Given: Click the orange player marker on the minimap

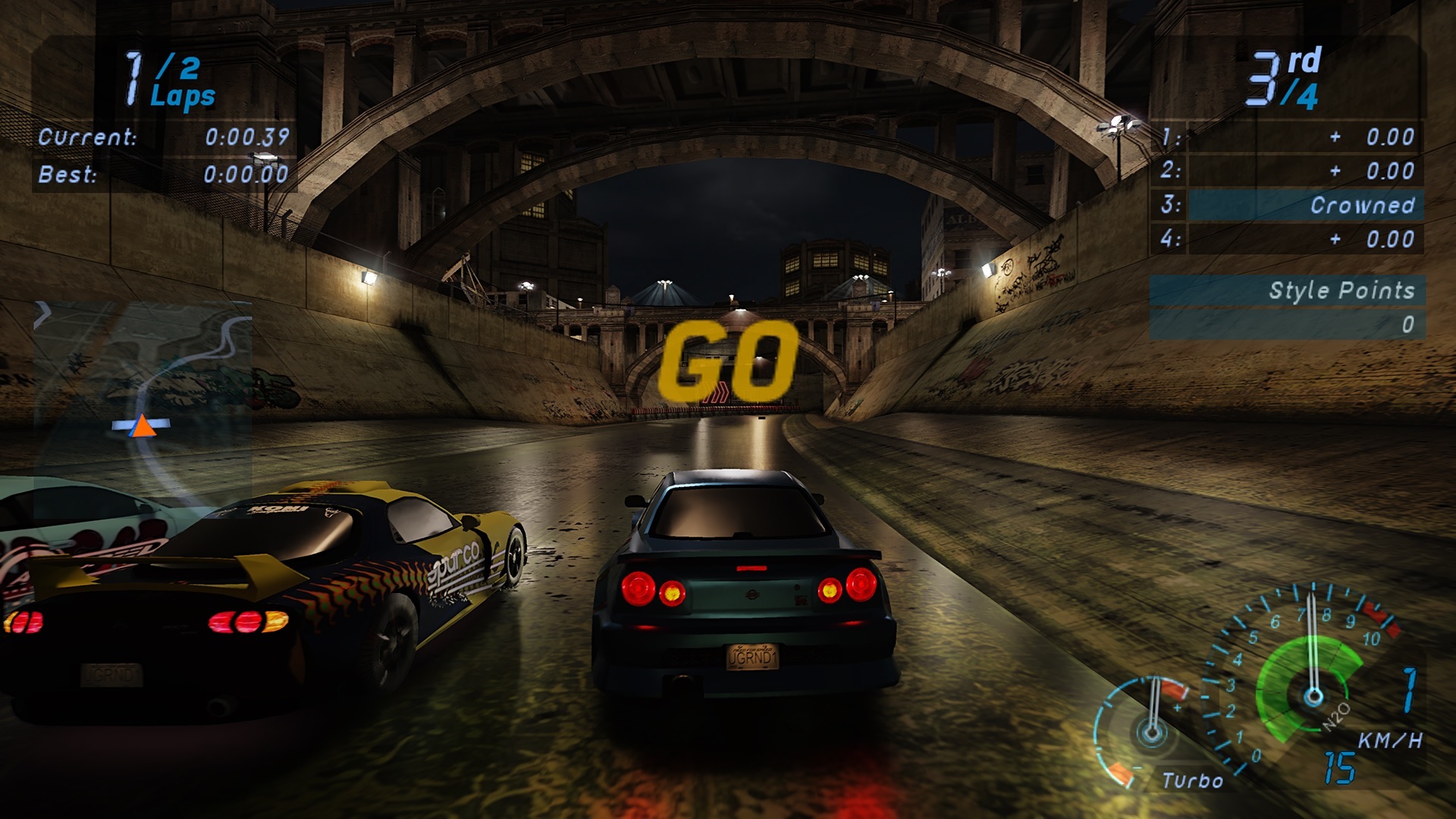Looking at the screenshot, I should click(142, 426).
